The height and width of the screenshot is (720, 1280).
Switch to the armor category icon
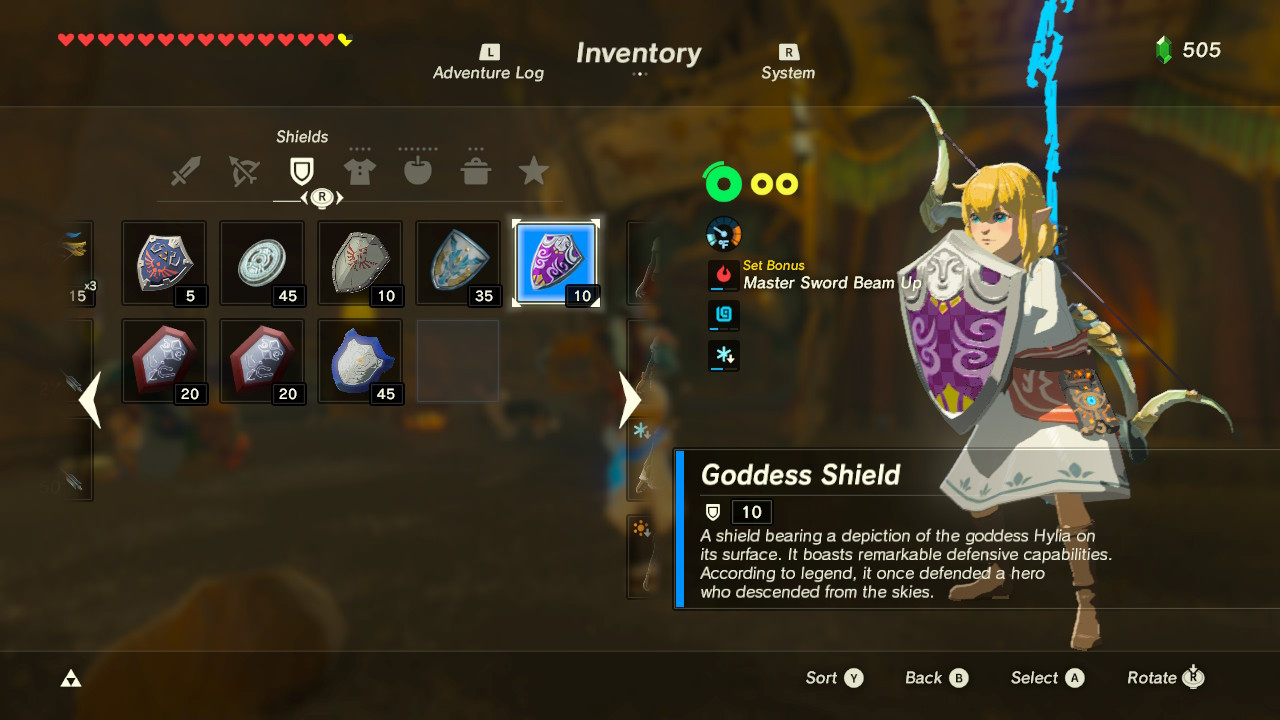tap(360, 170)
